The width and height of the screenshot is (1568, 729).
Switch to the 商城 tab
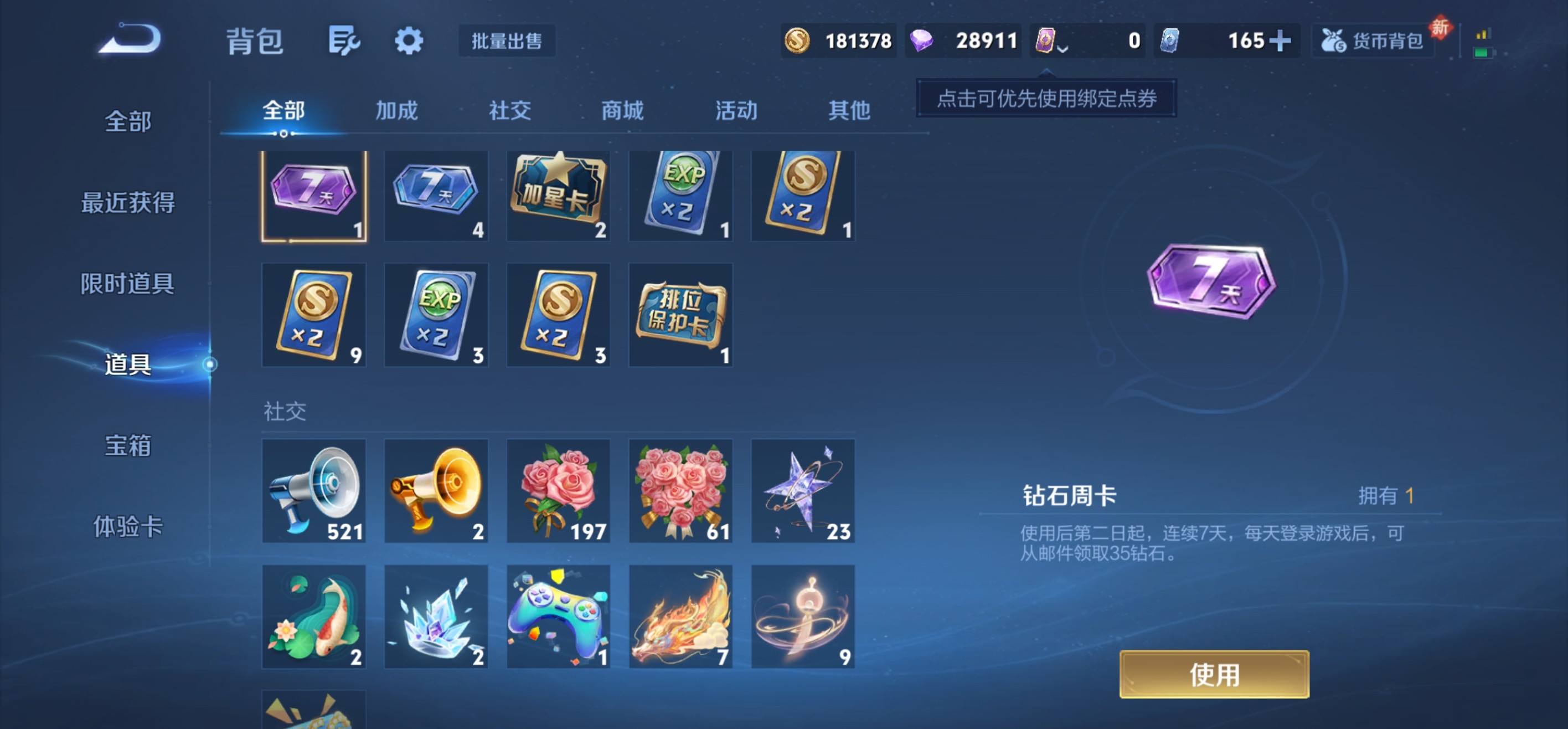tap(622, 111)
